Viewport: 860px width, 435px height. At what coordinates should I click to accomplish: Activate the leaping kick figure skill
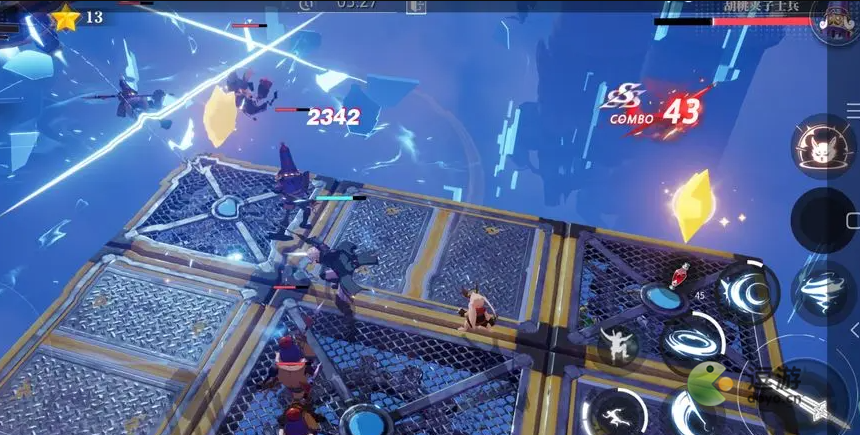(618, 345)
